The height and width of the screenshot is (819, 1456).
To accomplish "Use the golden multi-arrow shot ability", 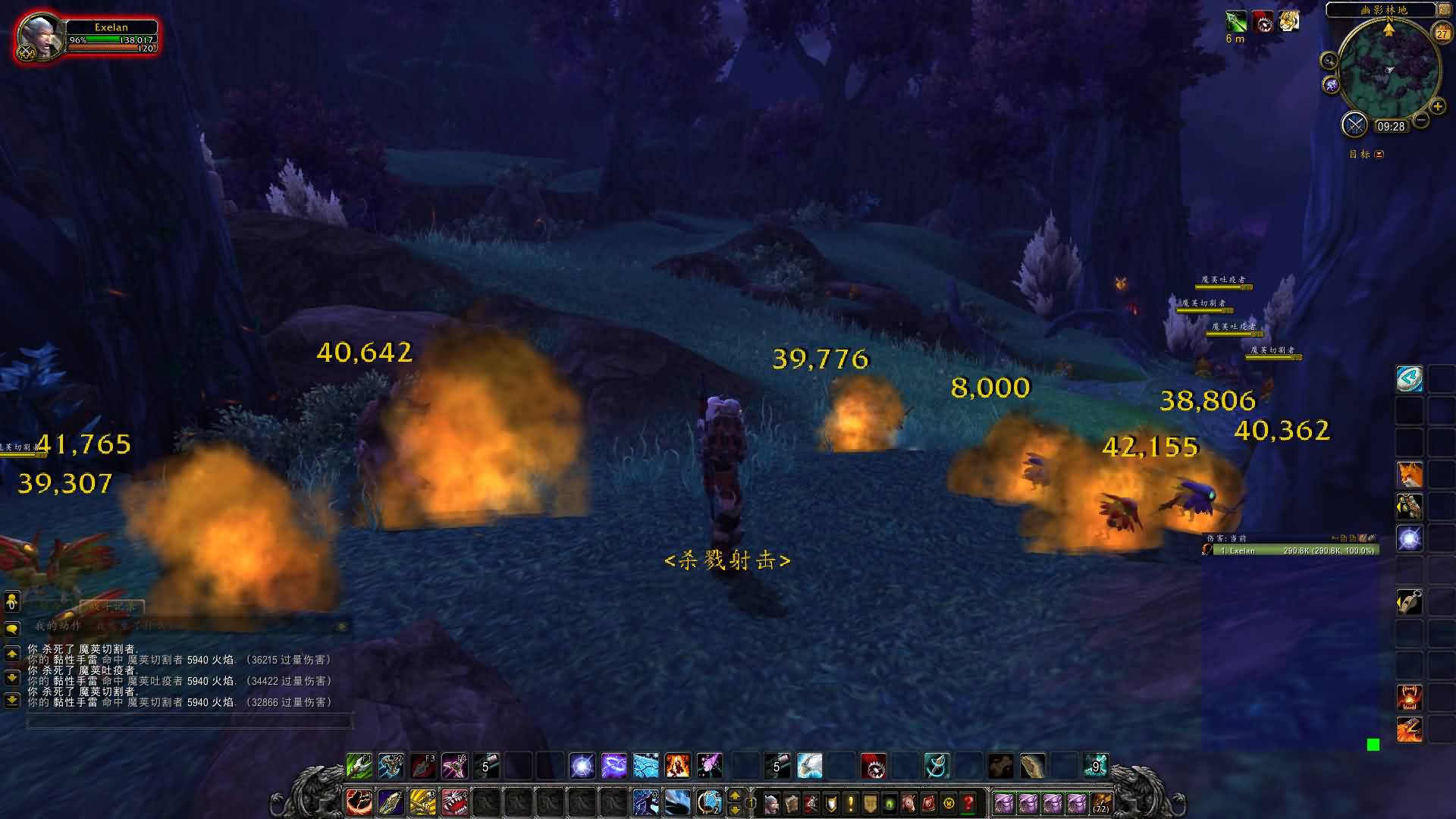I will (x=422, y=802).
